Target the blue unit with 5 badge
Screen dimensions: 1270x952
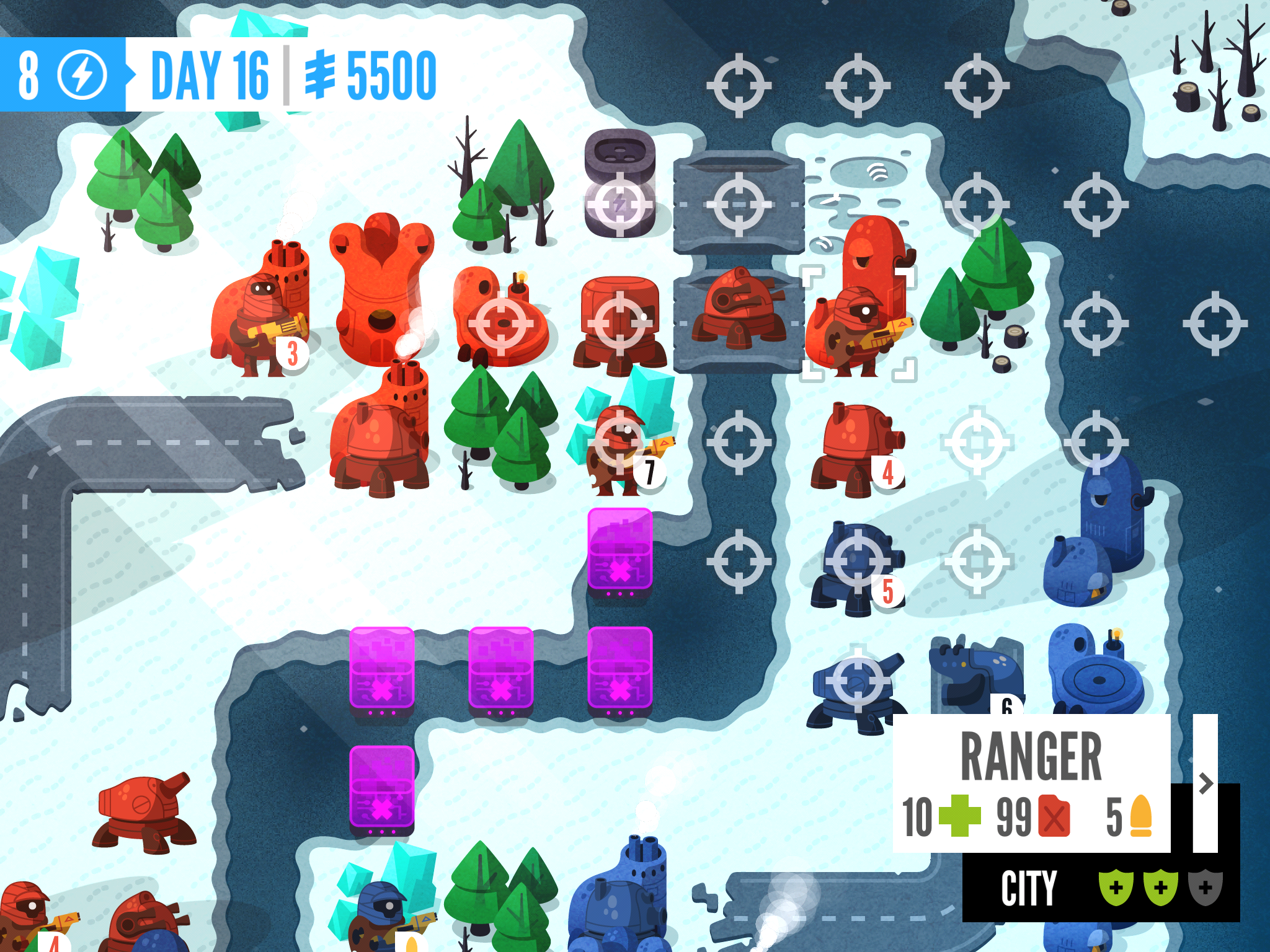click(858, 561)
